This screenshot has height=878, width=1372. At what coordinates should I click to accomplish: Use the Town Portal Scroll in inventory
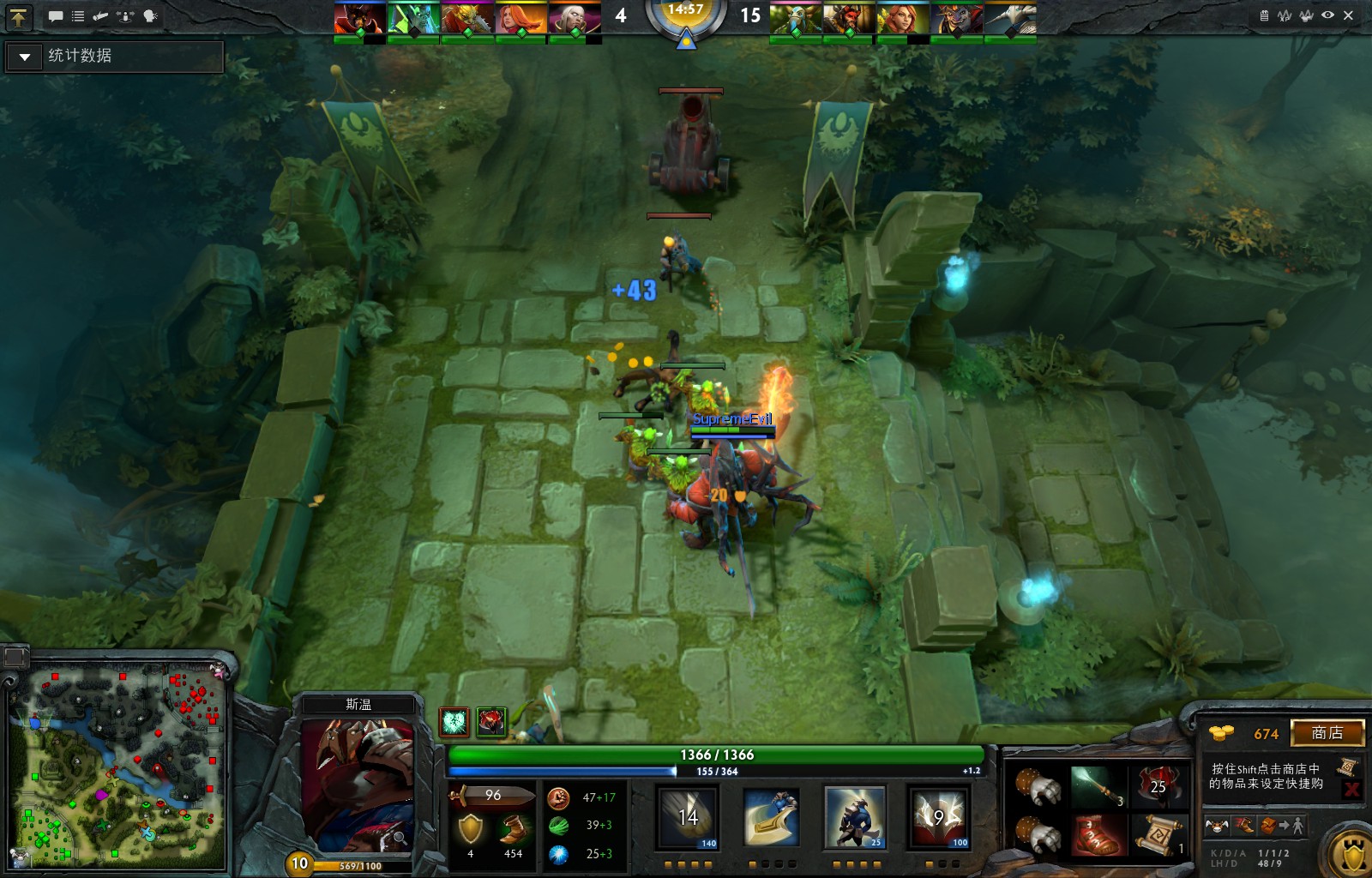1158,835
